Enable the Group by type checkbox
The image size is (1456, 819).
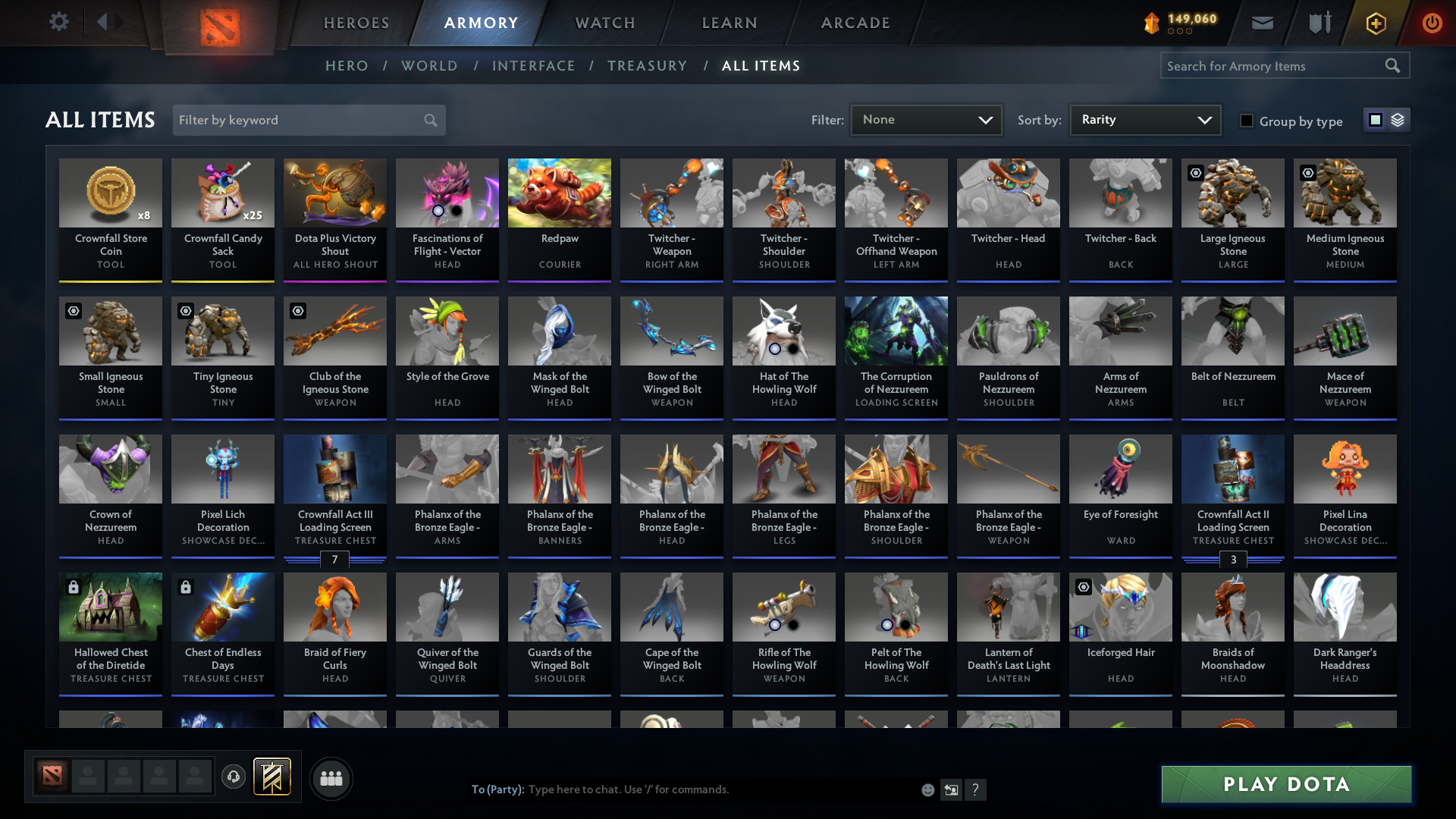[1246, 121]
